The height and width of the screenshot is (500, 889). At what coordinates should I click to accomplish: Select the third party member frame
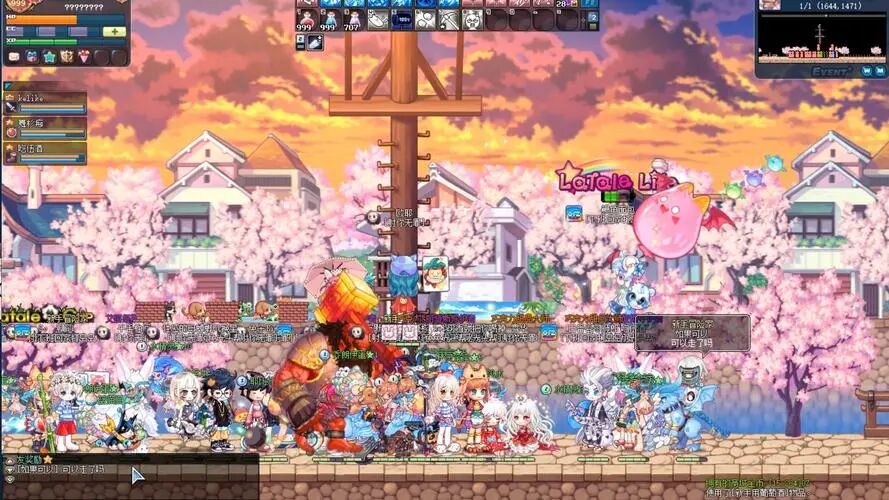pyautogui.click(x=44, y=153)
